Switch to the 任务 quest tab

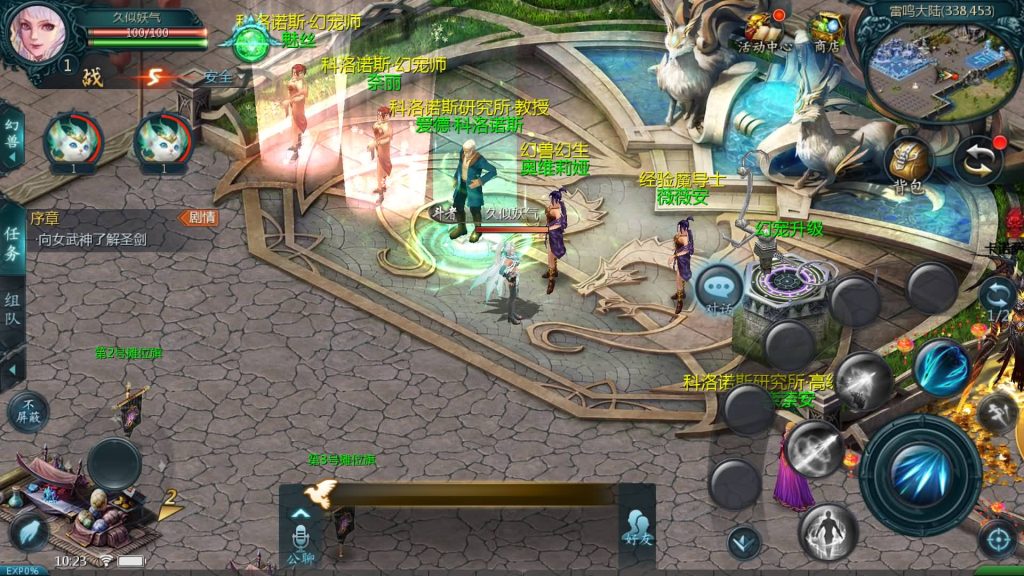pos(13,244)
